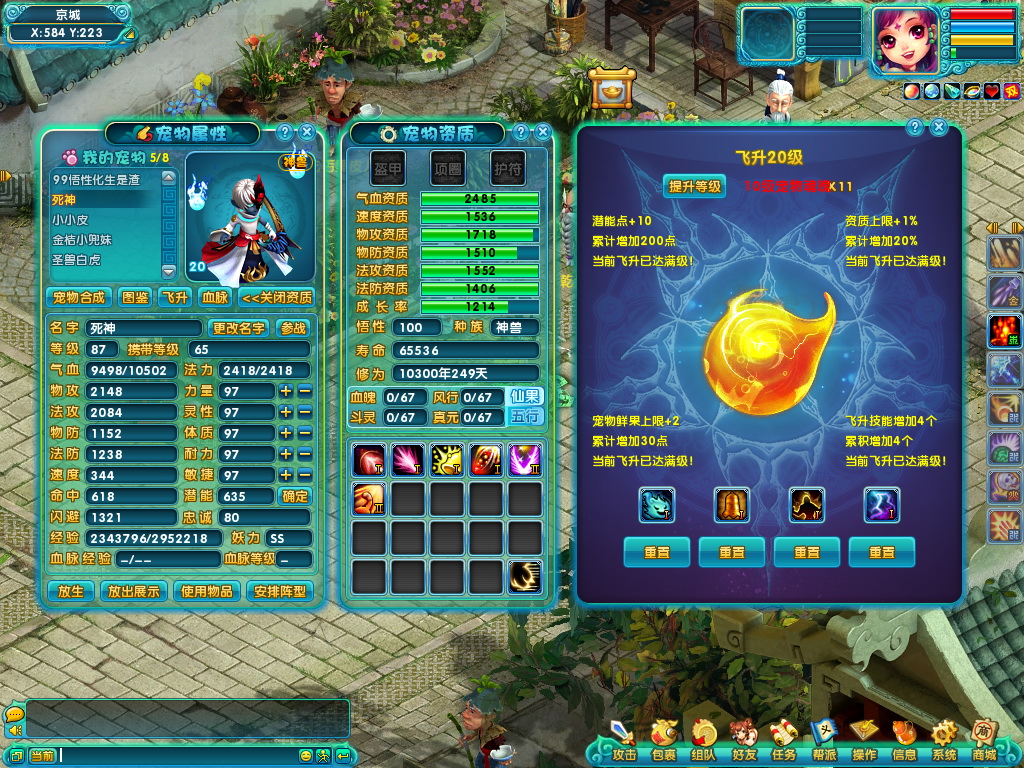Open the 宠物合成 pet fusion panel
This screenshot has height=768, width=1024.
[x=79, y=297]
